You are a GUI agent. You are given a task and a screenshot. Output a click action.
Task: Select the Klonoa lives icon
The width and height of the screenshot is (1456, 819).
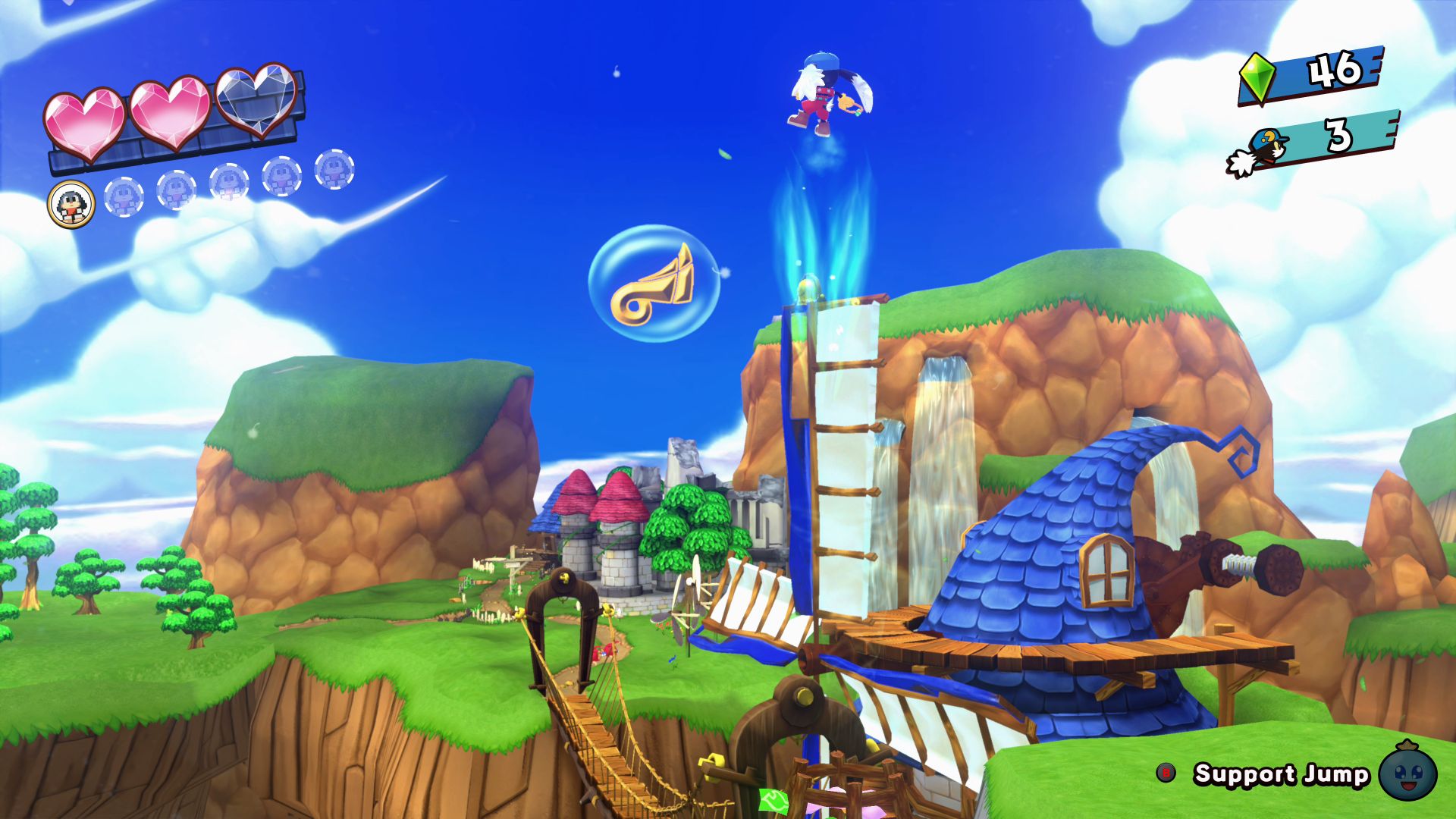(x=1259, y=152)
